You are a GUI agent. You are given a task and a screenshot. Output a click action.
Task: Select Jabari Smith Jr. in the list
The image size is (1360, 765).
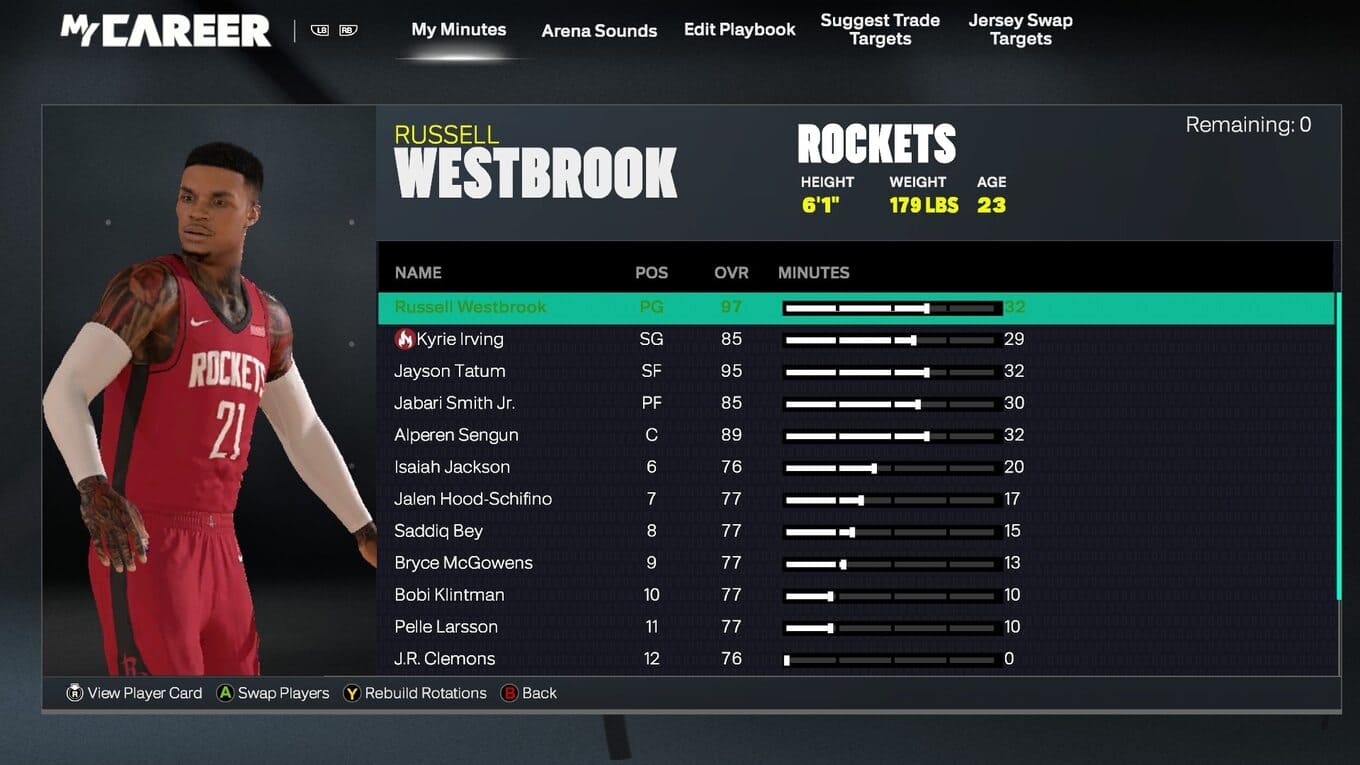[x=454, y=403]
